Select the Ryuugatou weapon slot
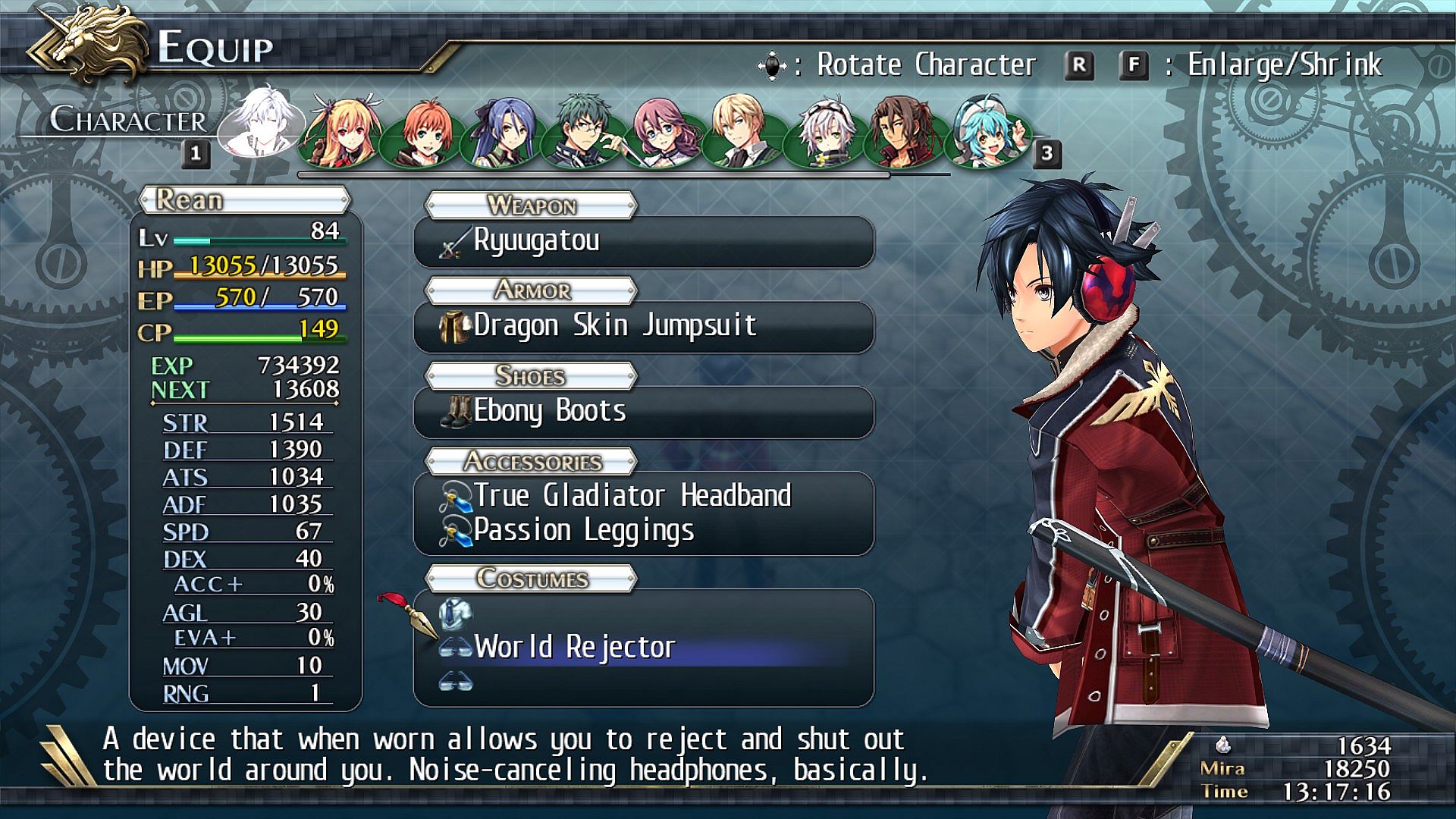This screenshot has width=1456, height=819. click(643, 242)
